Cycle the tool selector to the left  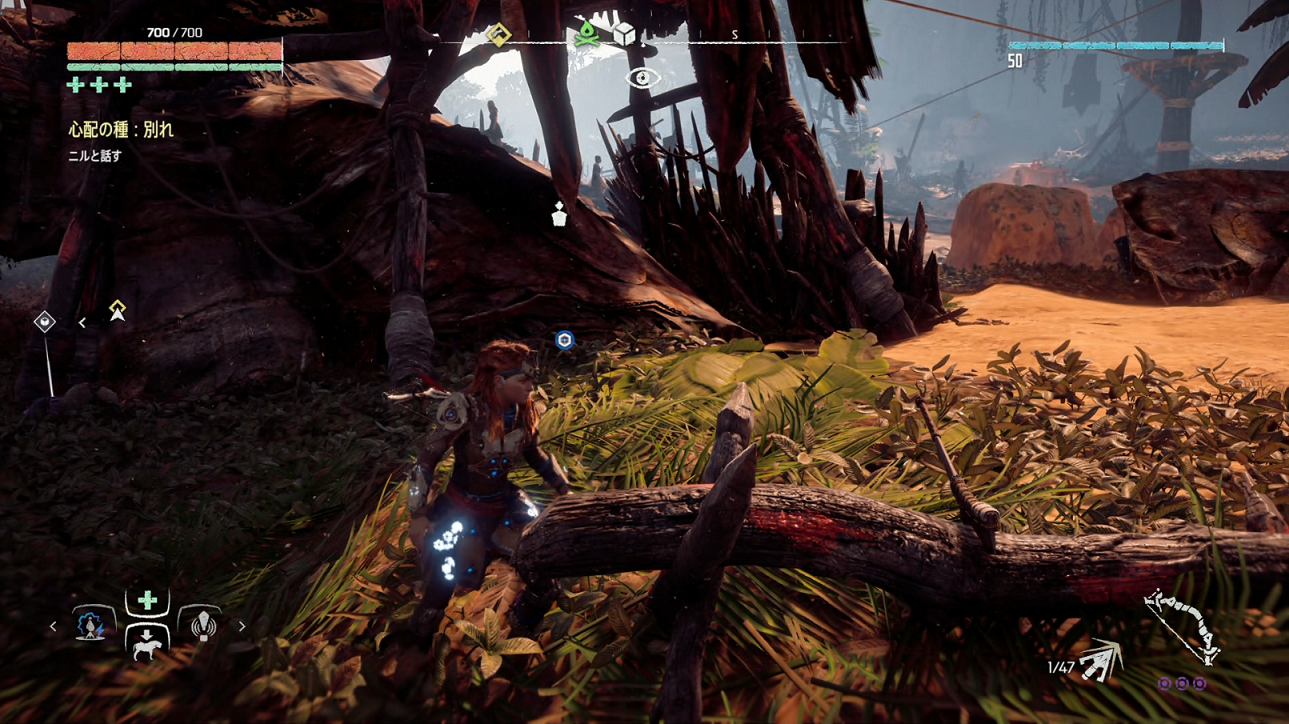pyautogui.click(x=54, y=627)
